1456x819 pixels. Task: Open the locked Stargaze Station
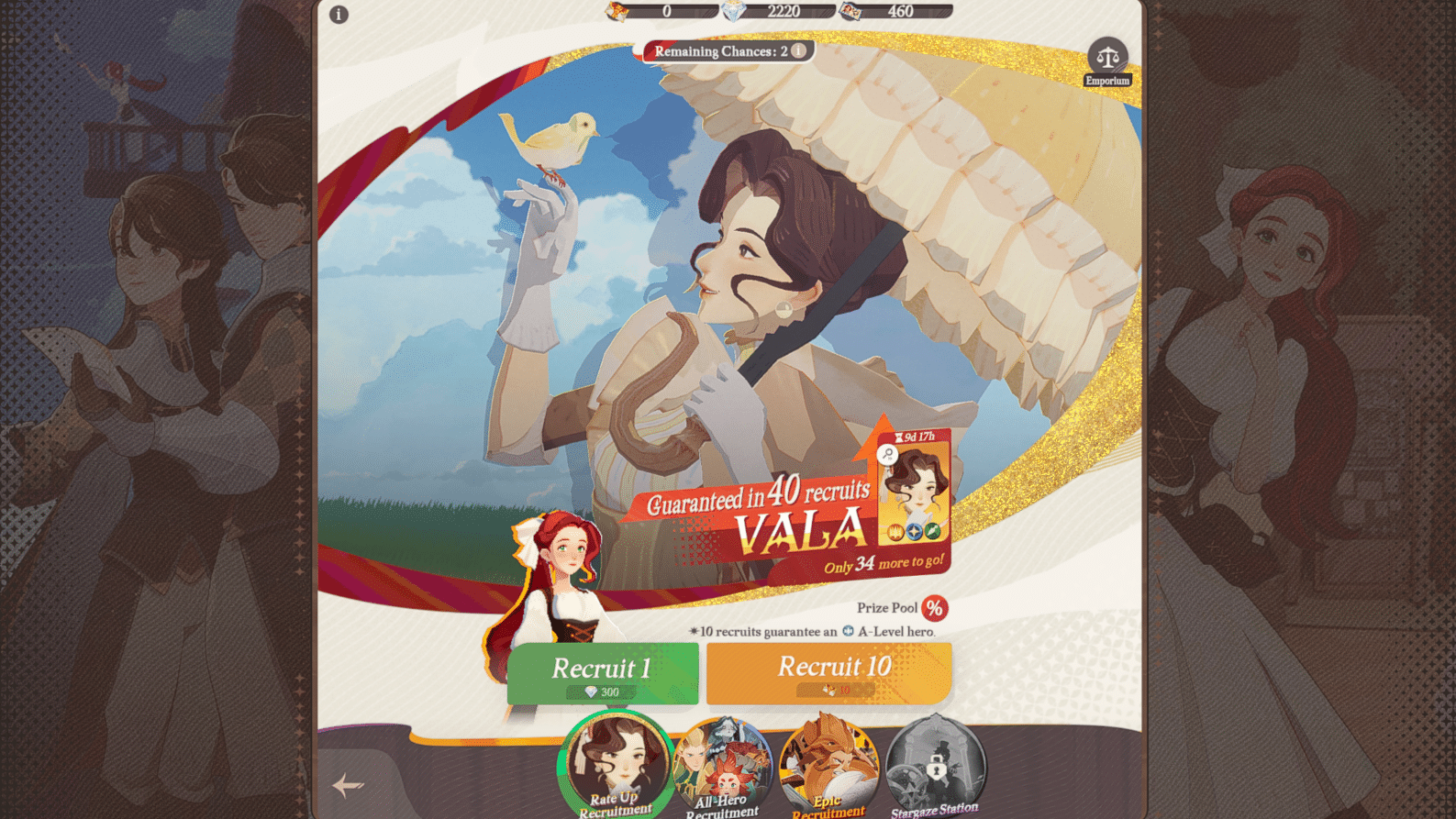tap(935, 762)
